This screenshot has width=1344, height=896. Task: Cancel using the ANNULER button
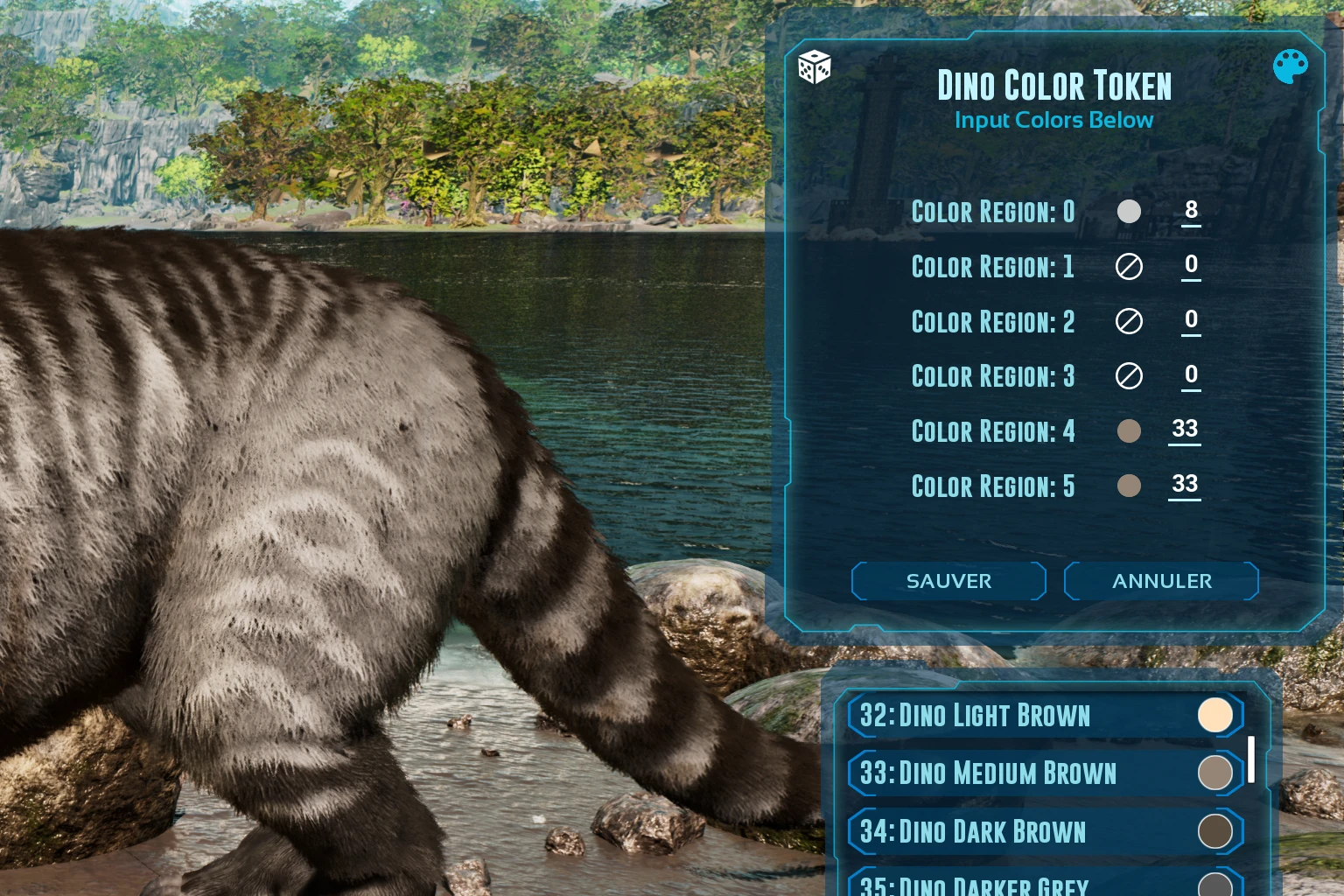[x=1161, y=582]
